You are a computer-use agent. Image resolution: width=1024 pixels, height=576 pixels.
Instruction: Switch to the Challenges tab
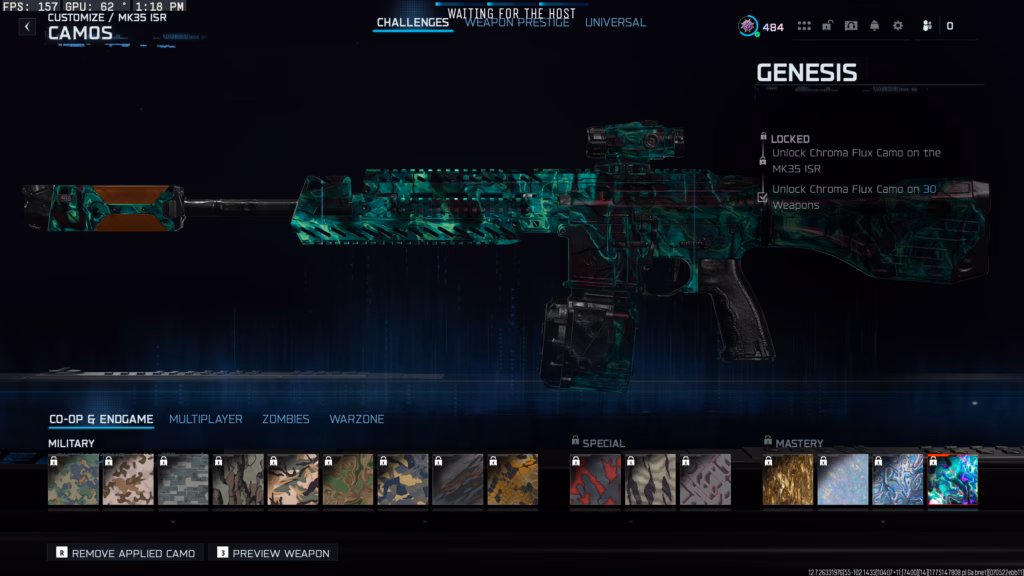pos(412,23)
